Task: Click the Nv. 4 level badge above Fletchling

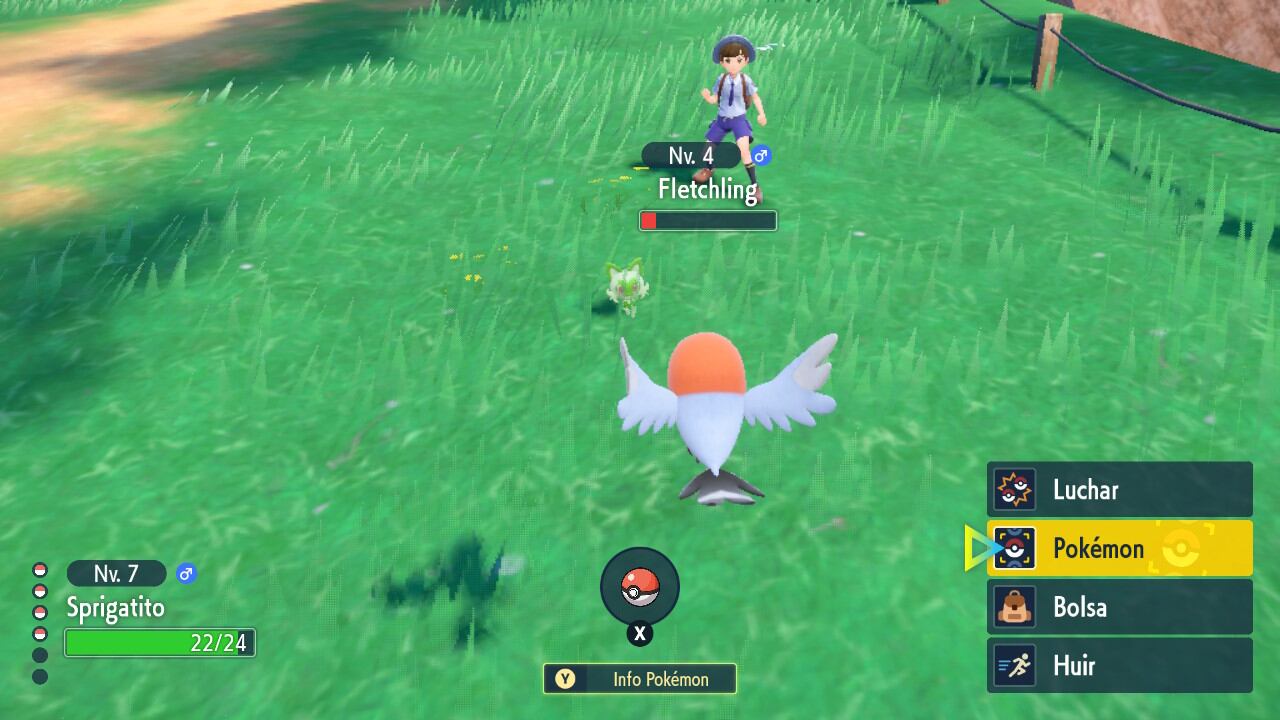Action: pos(692,156)
